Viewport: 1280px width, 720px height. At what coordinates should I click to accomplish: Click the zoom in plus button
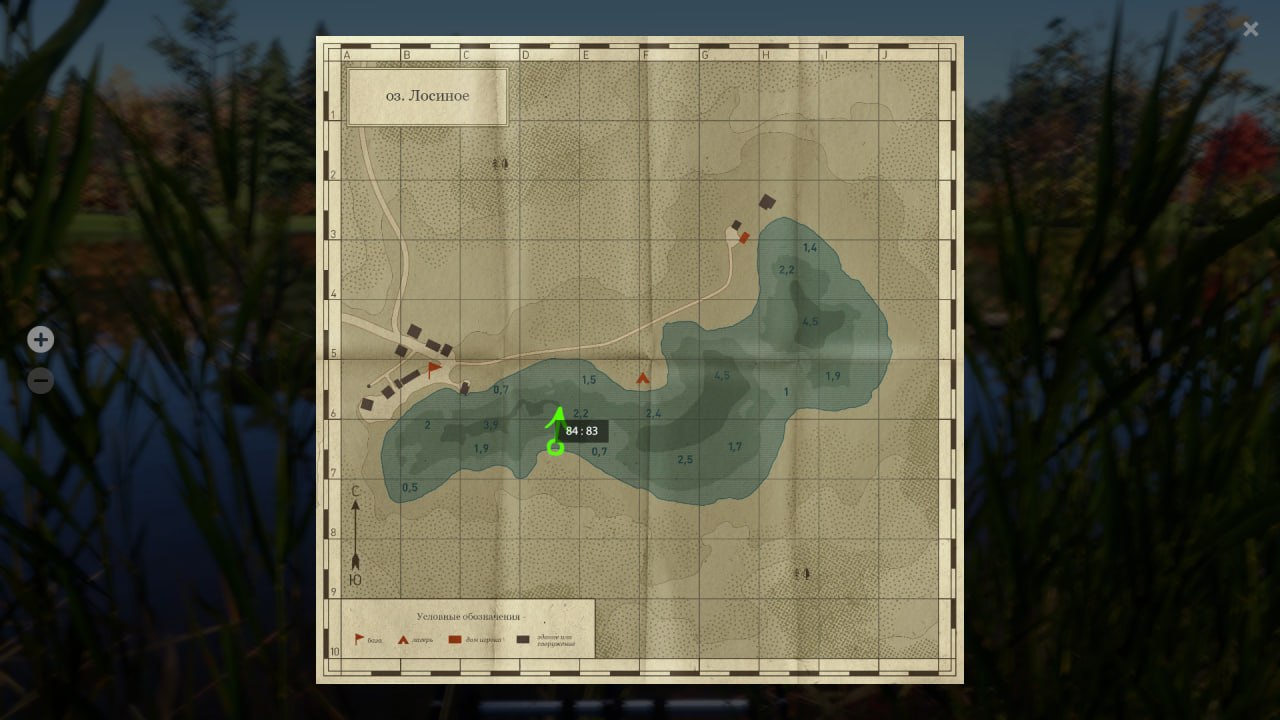[x=40, y=340]
